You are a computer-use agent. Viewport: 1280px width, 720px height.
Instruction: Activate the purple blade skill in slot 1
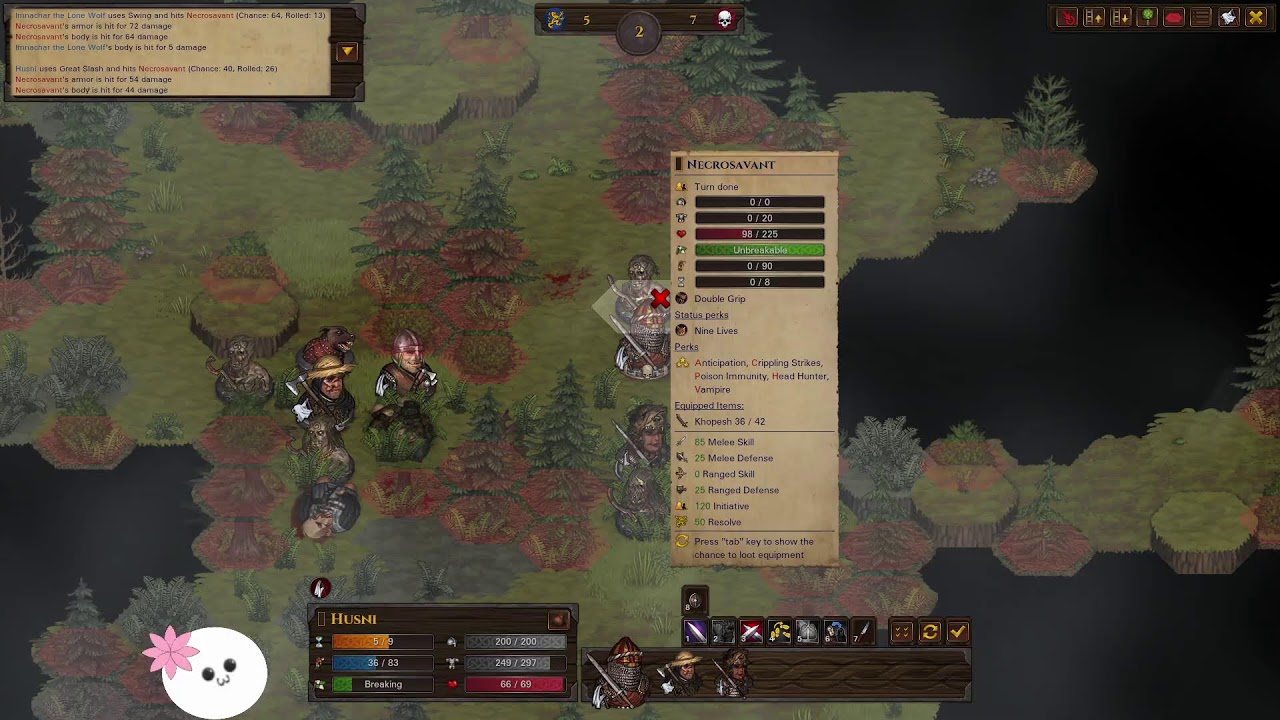(x=695, y=631)
